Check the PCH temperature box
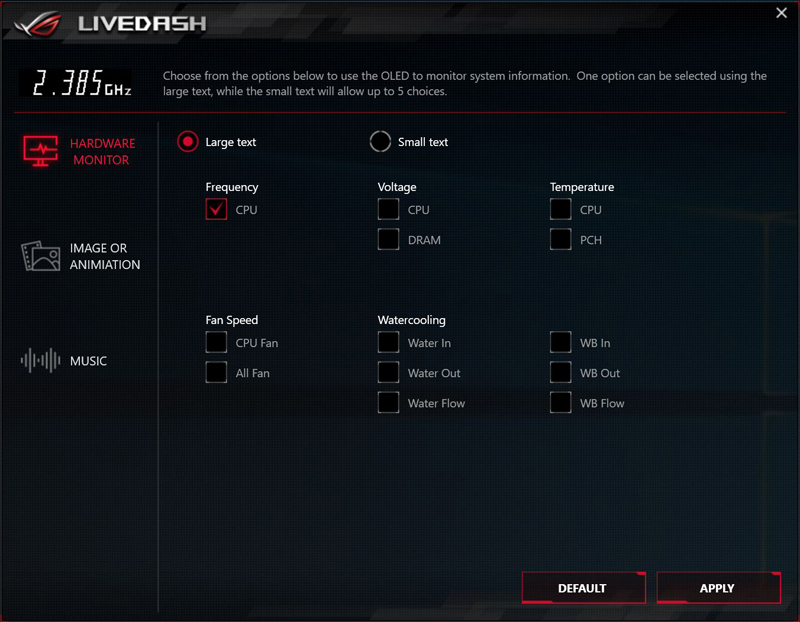The width and height of the screenshot is (800, 622). tap(560, 240)
